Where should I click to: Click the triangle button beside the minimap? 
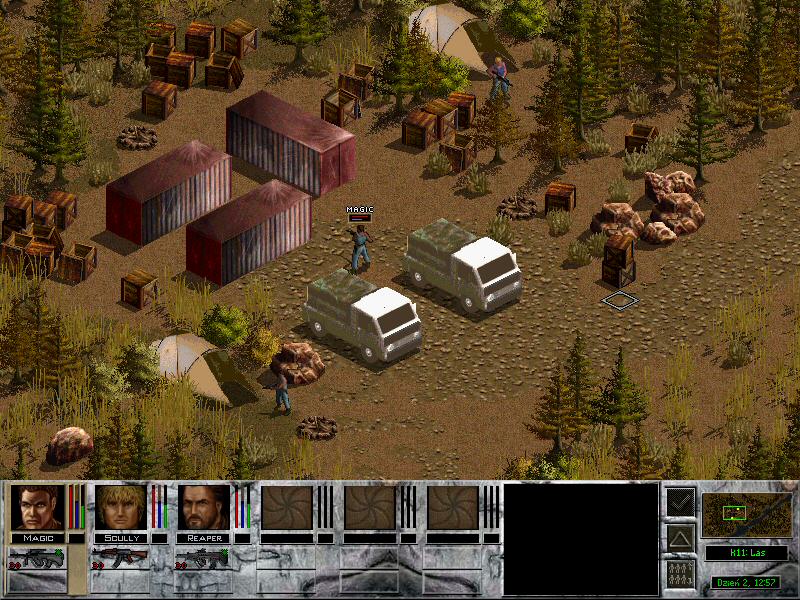[681, 539]
